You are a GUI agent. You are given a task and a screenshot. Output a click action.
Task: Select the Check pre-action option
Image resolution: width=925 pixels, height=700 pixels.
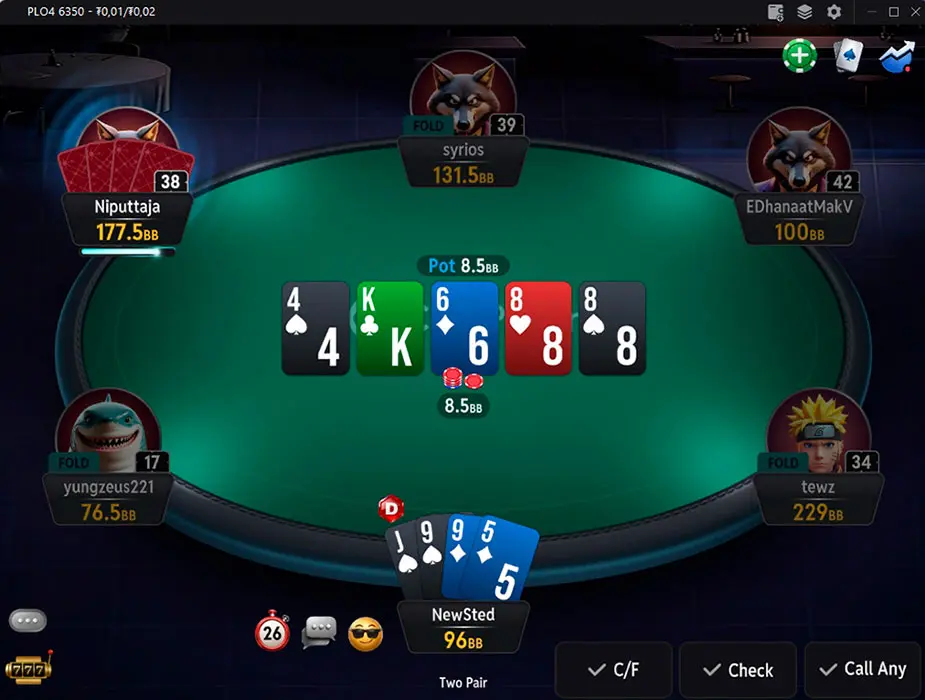pyautogui.click(x=737, y=670)
